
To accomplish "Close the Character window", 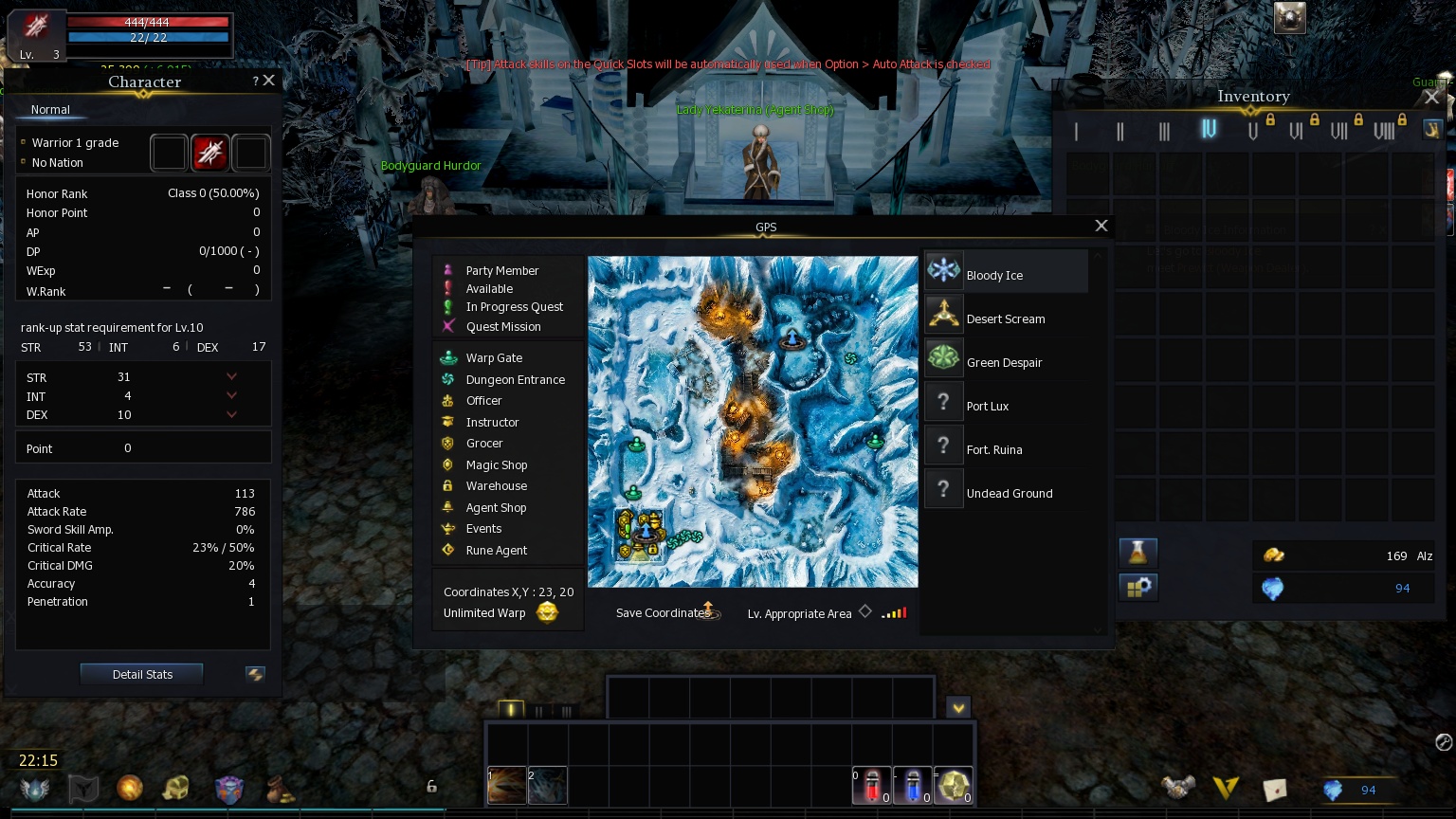I will [x=269, y=81].
